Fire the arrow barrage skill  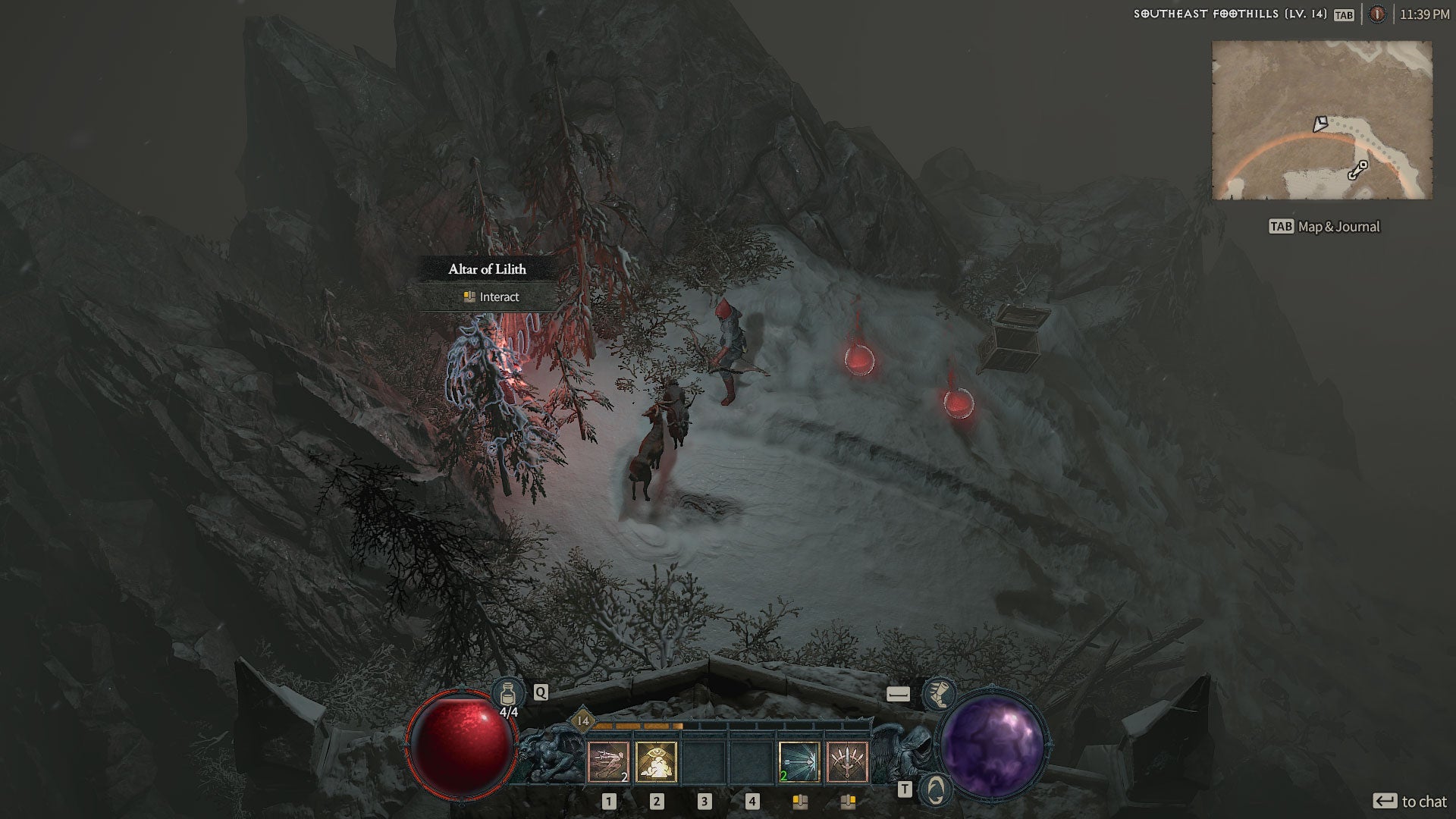799,761
